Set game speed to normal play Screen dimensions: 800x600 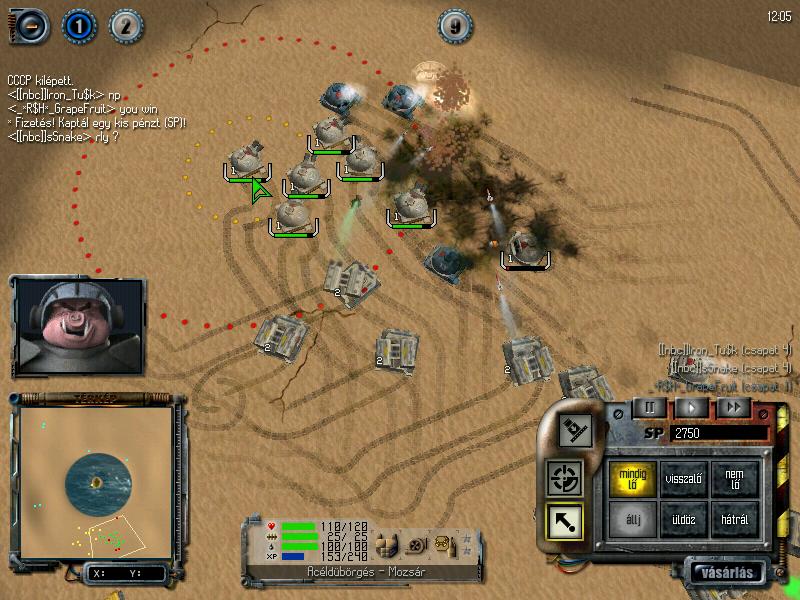click(x=692, y=407)
